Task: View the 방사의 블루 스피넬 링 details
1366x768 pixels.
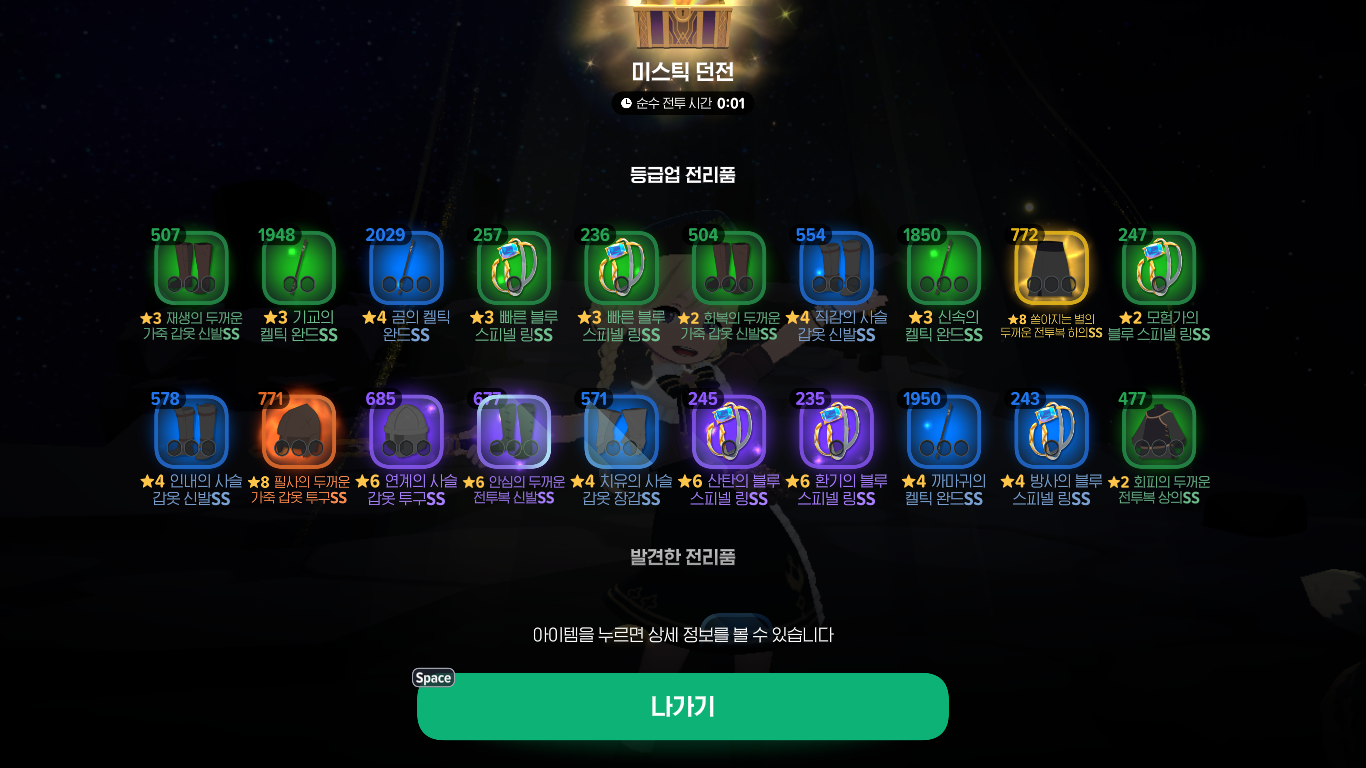Action: 1049,431
